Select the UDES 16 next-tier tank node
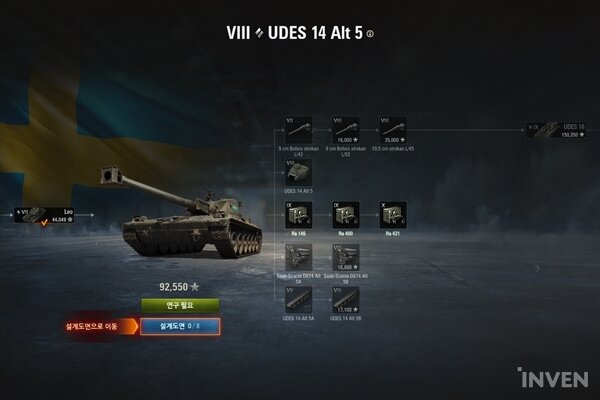The height and width of the screenshot is (400, 600). (x=556, y=129)
